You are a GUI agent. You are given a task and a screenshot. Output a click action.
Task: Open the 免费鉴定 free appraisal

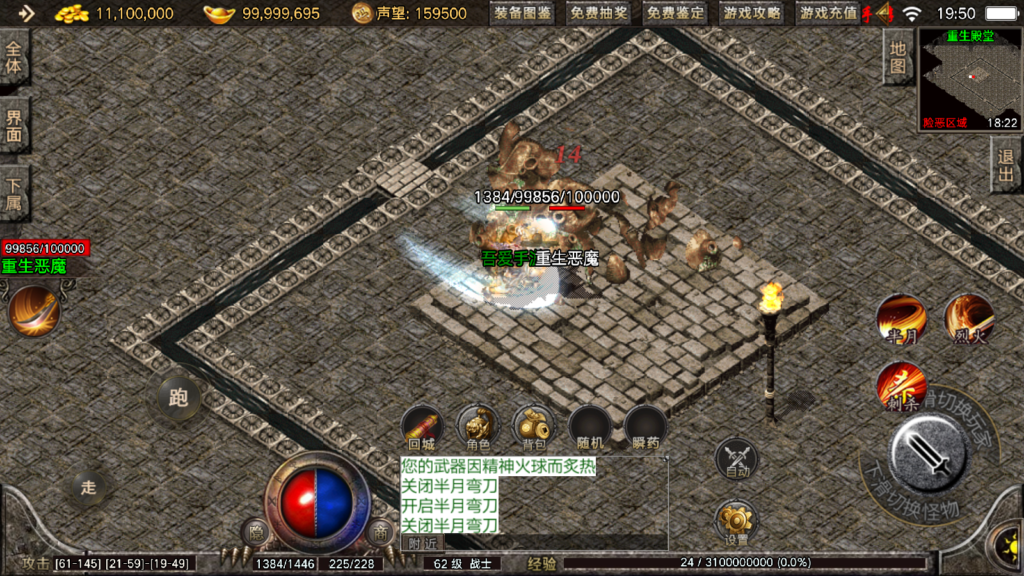pyautogui.click(x=675, y=13)
